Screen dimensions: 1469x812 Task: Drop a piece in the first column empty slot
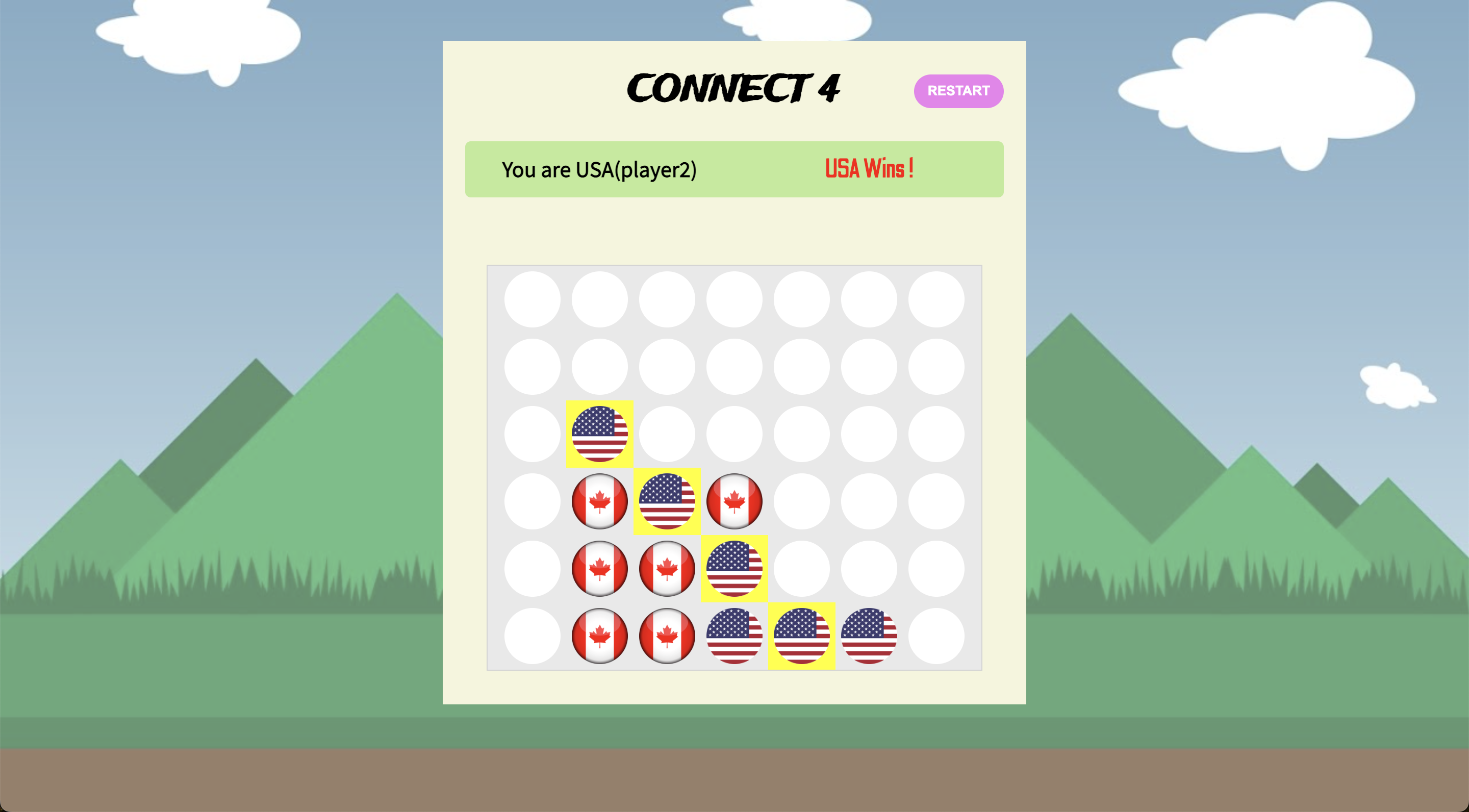coord(533,635)
